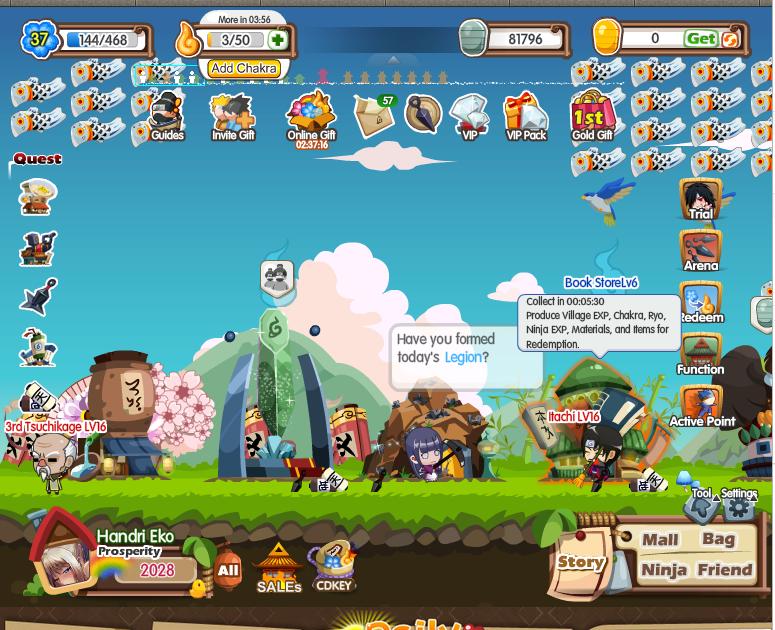
Task: Open the 1st Gold Gift offer
Action: pos(593,116)
